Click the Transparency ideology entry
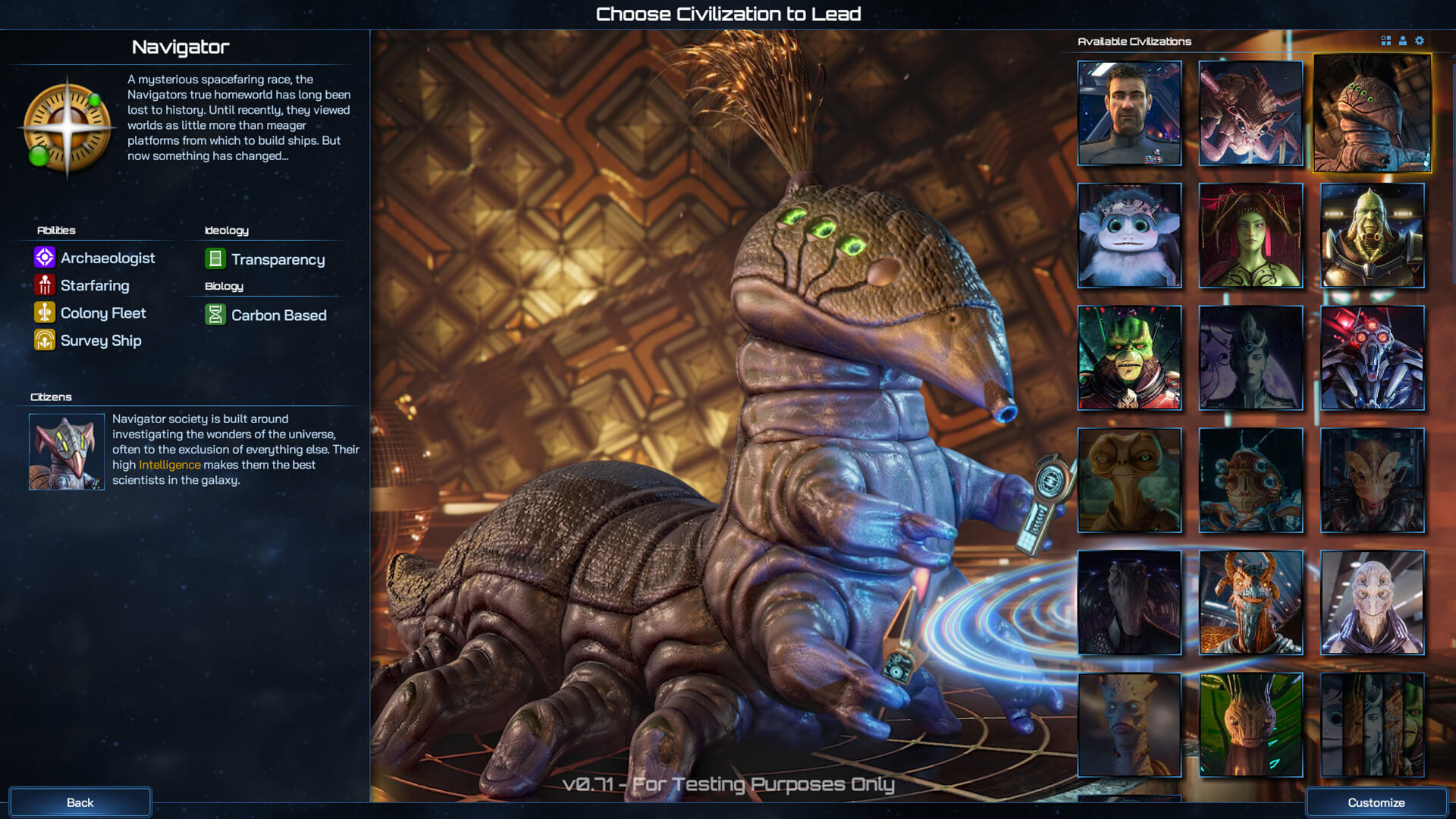This screenshot has width=1456, height=819. click(x=278, y=259)
